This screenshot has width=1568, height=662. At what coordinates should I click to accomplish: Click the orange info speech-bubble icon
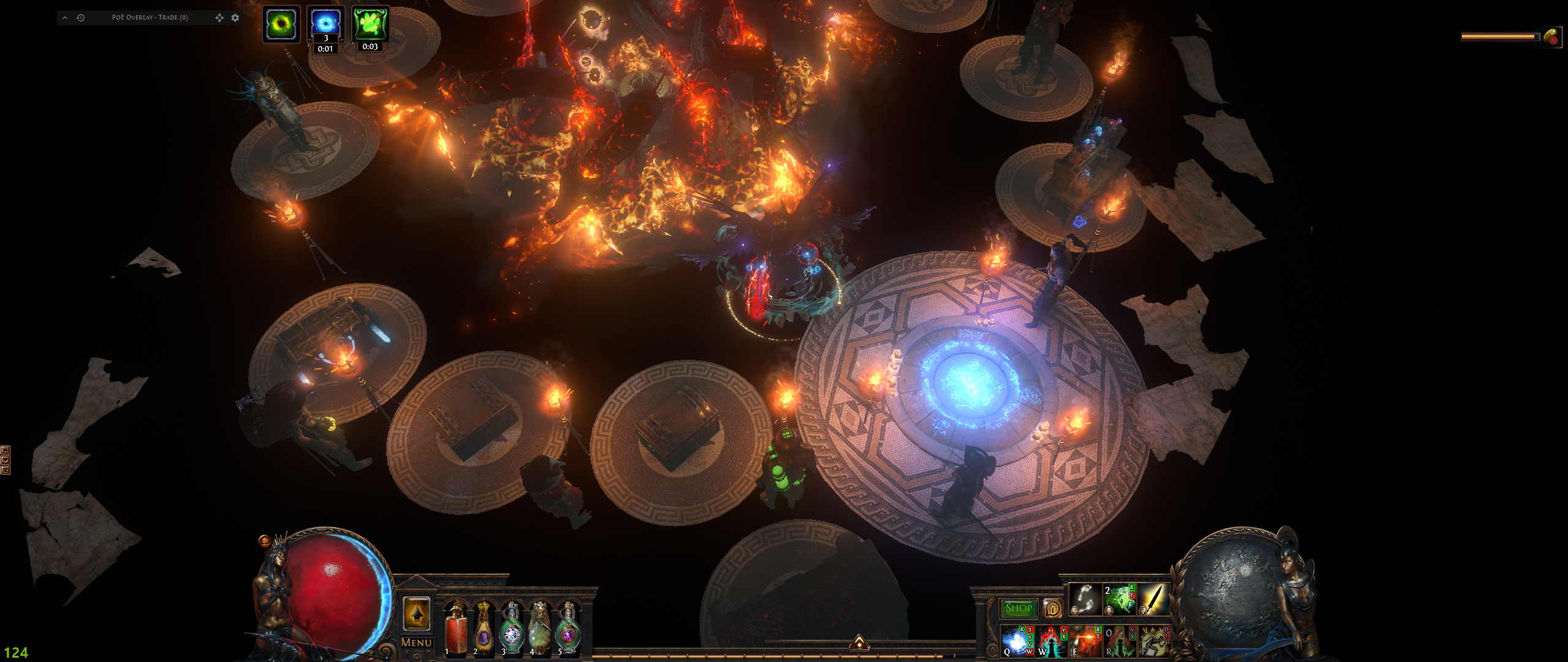[1052, 608]
